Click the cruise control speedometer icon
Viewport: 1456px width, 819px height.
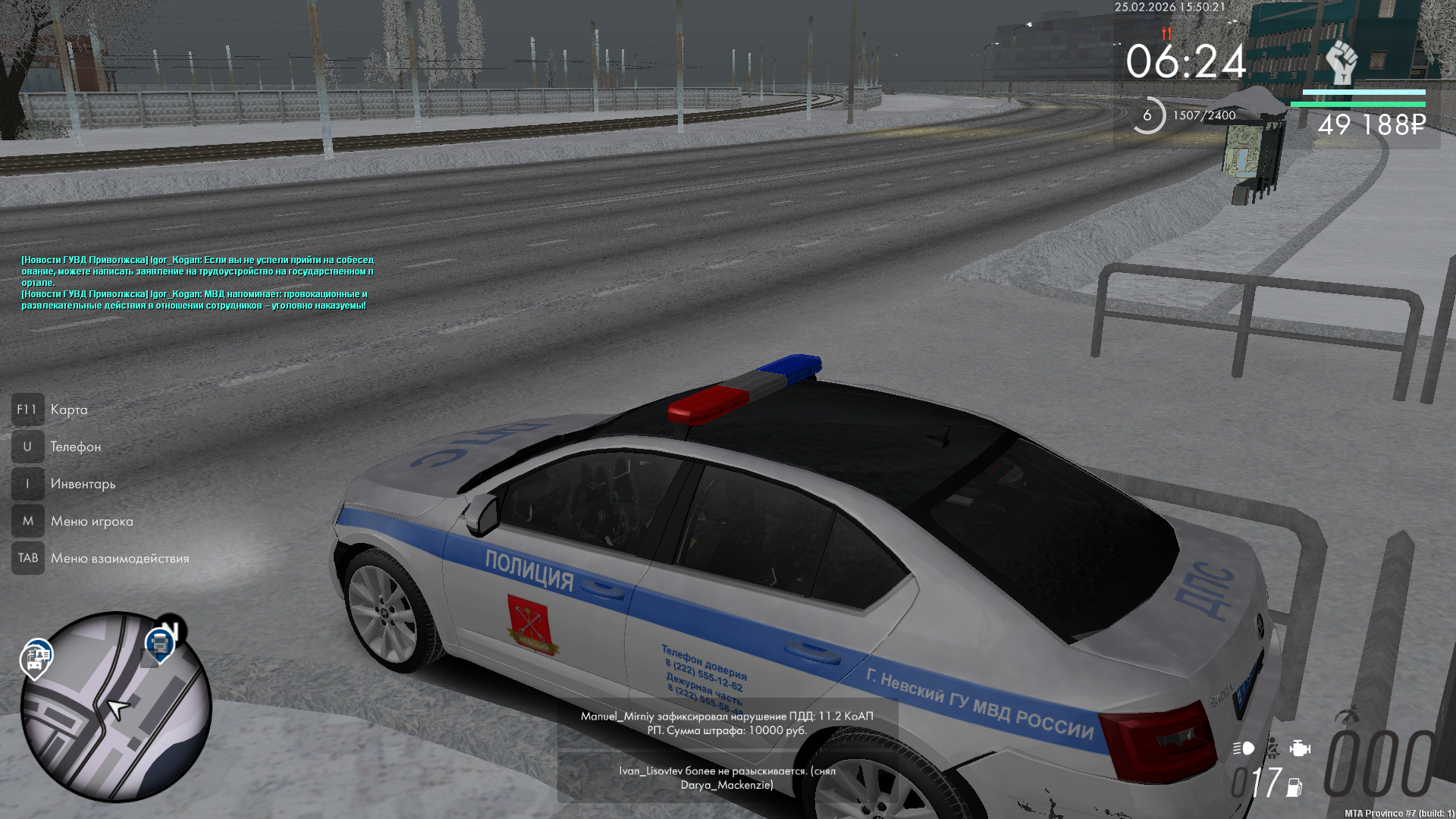pyautogui.click(x=1346, y=714)
